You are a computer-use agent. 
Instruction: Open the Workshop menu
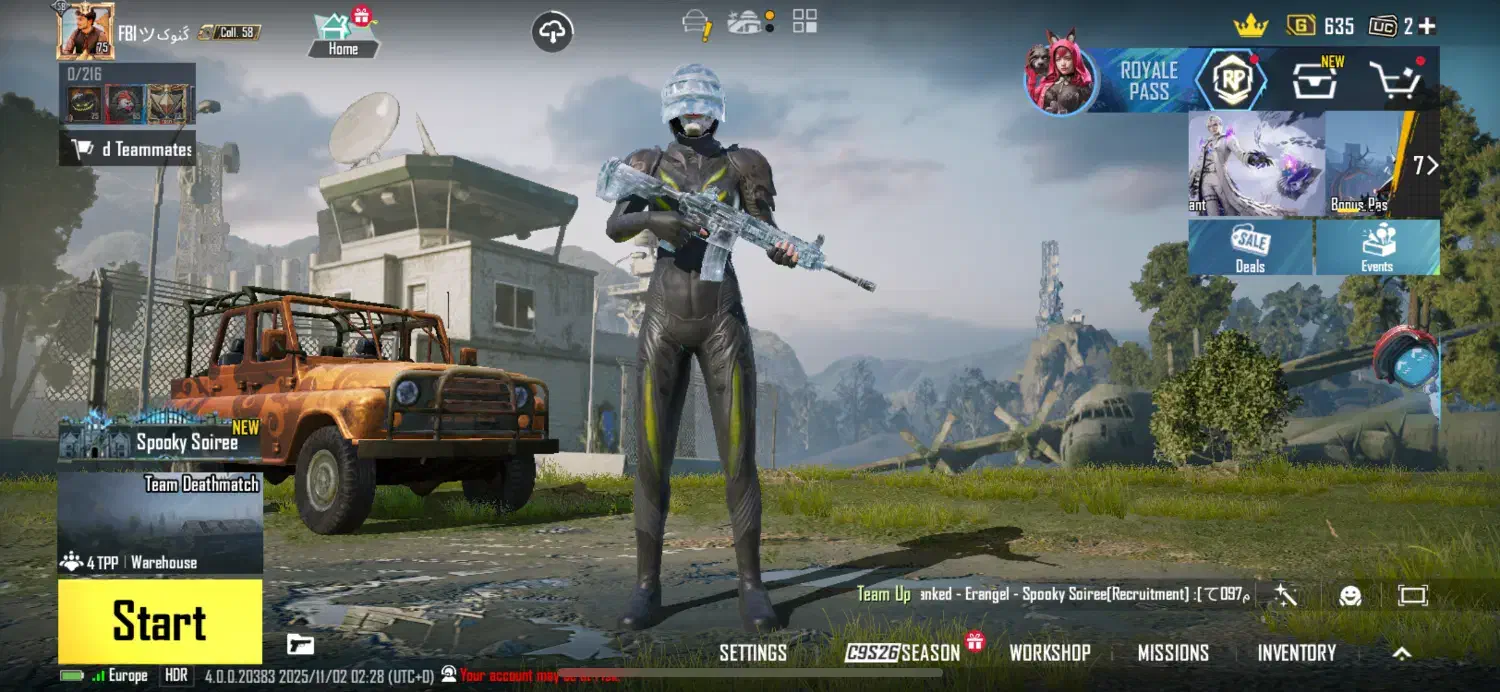1049,653
